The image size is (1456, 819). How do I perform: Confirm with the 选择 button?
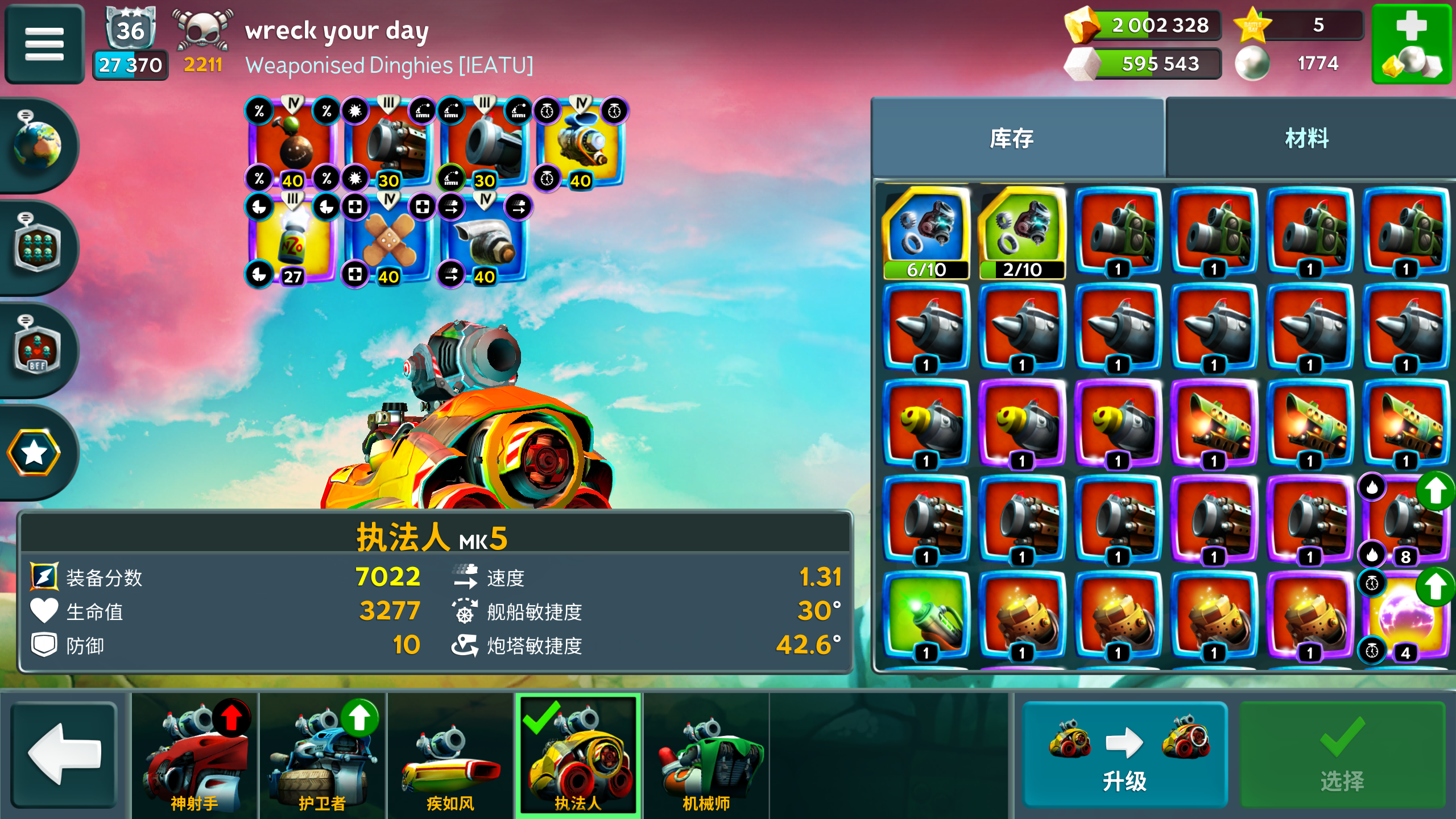coord(1342,754)
